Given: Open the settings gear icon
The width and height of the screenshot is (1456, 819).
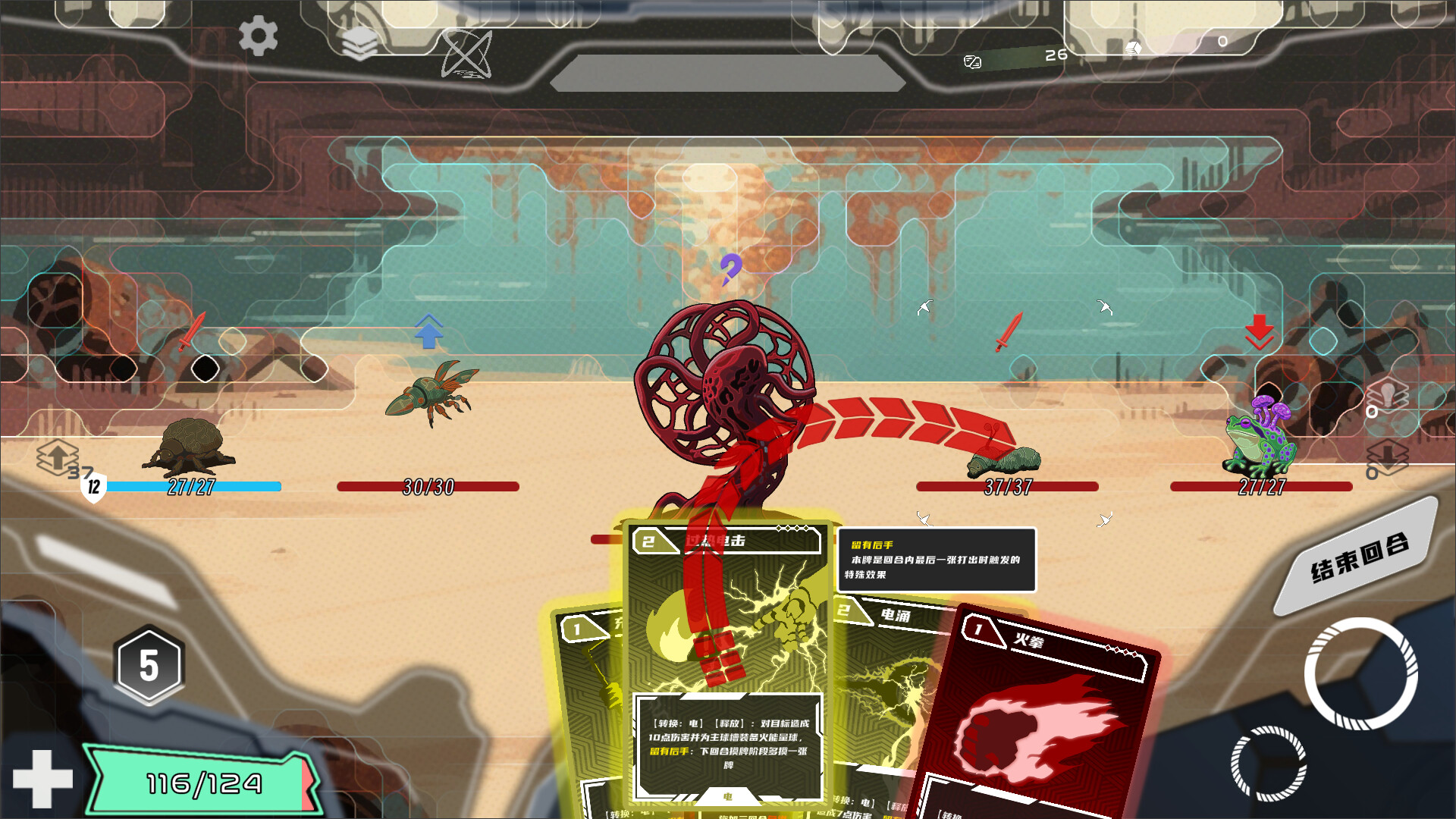Looking at the screenshot, I should [258, 36].
